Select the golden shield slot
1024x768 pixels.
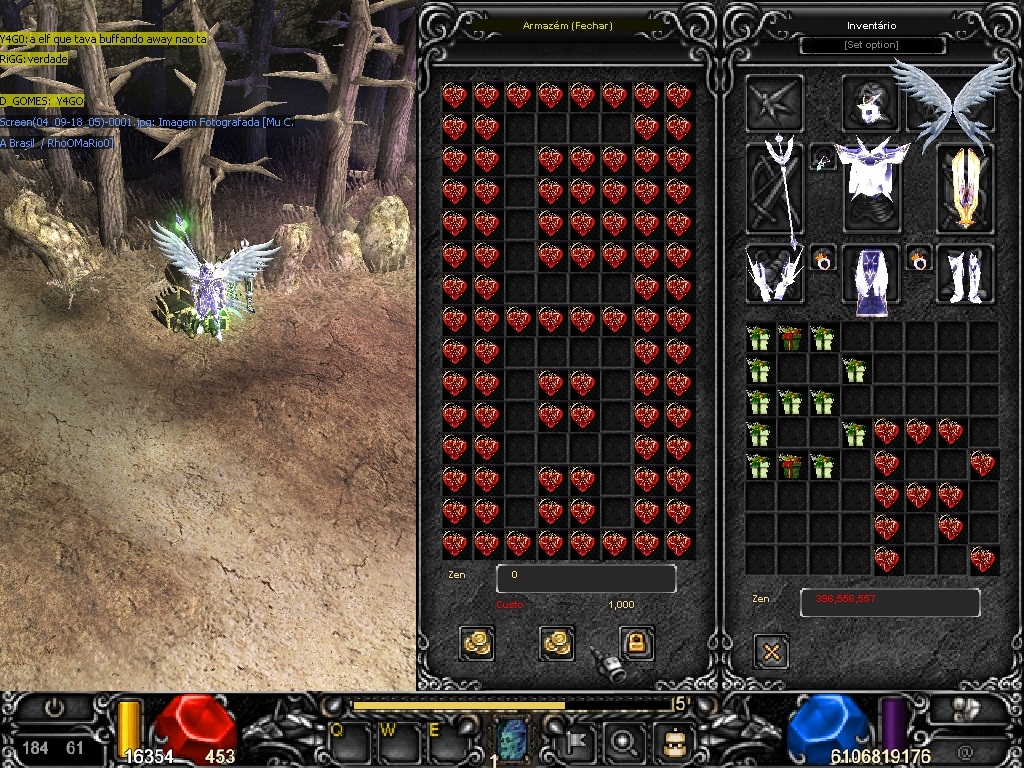coord(964,188)
